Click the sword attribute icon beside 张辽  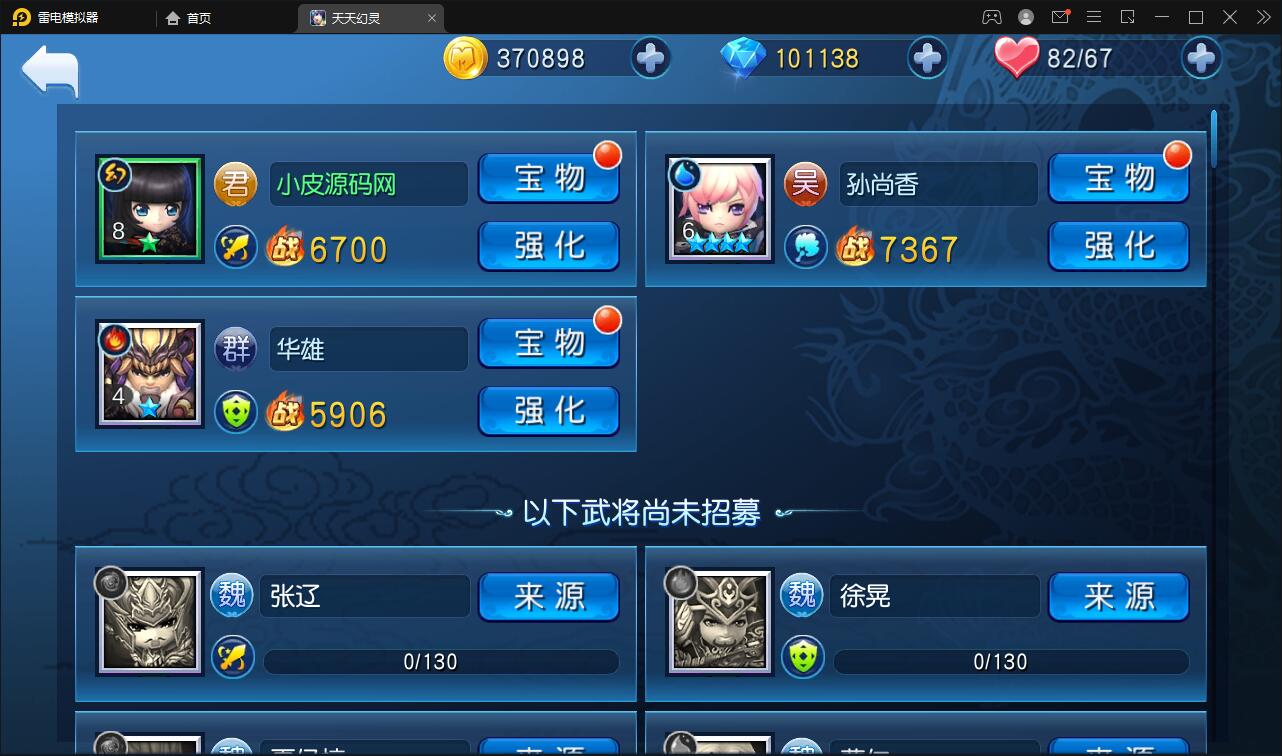click(x=234, y=659)
